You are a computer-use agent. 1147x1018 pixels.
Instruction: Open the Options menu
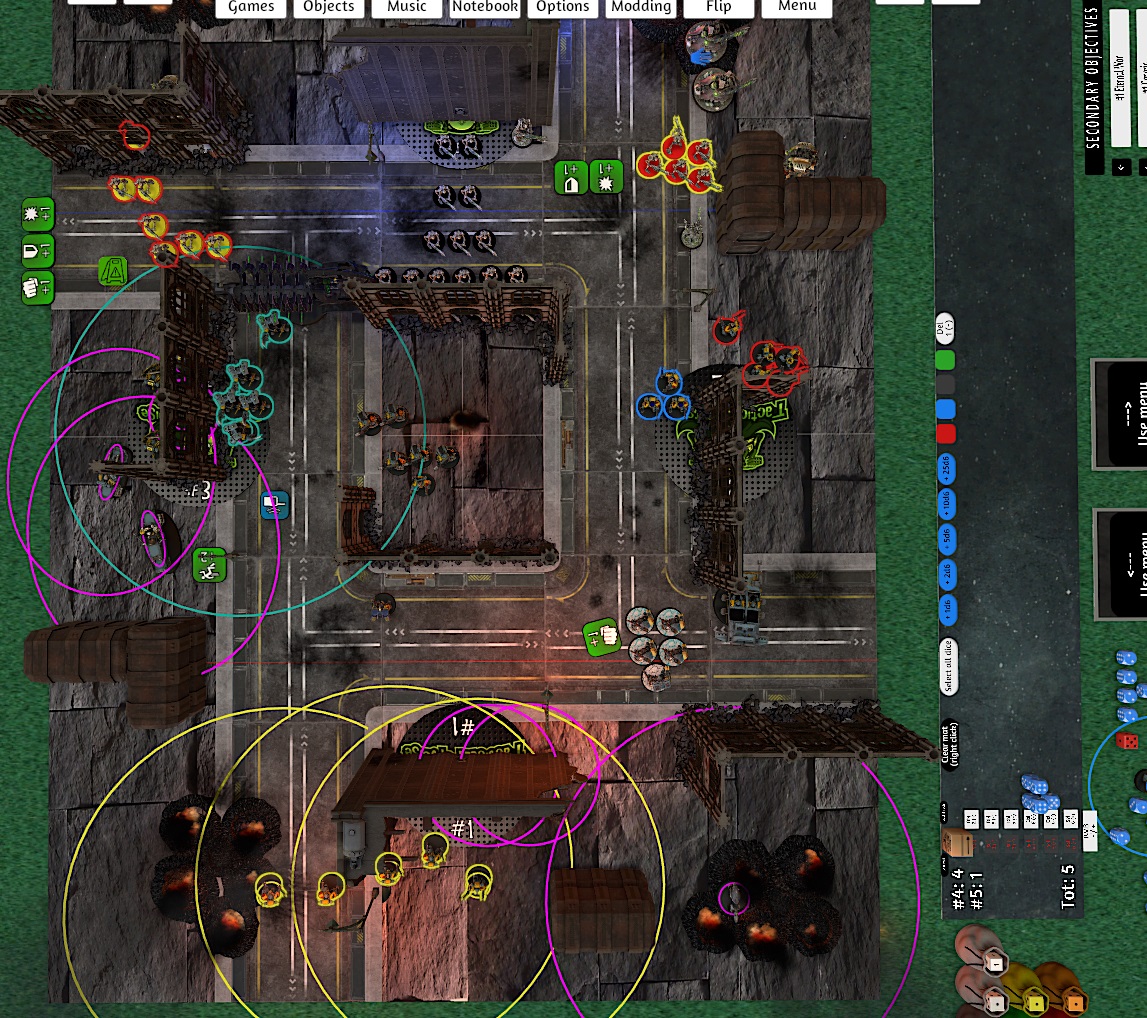click(x=563, y=7)
